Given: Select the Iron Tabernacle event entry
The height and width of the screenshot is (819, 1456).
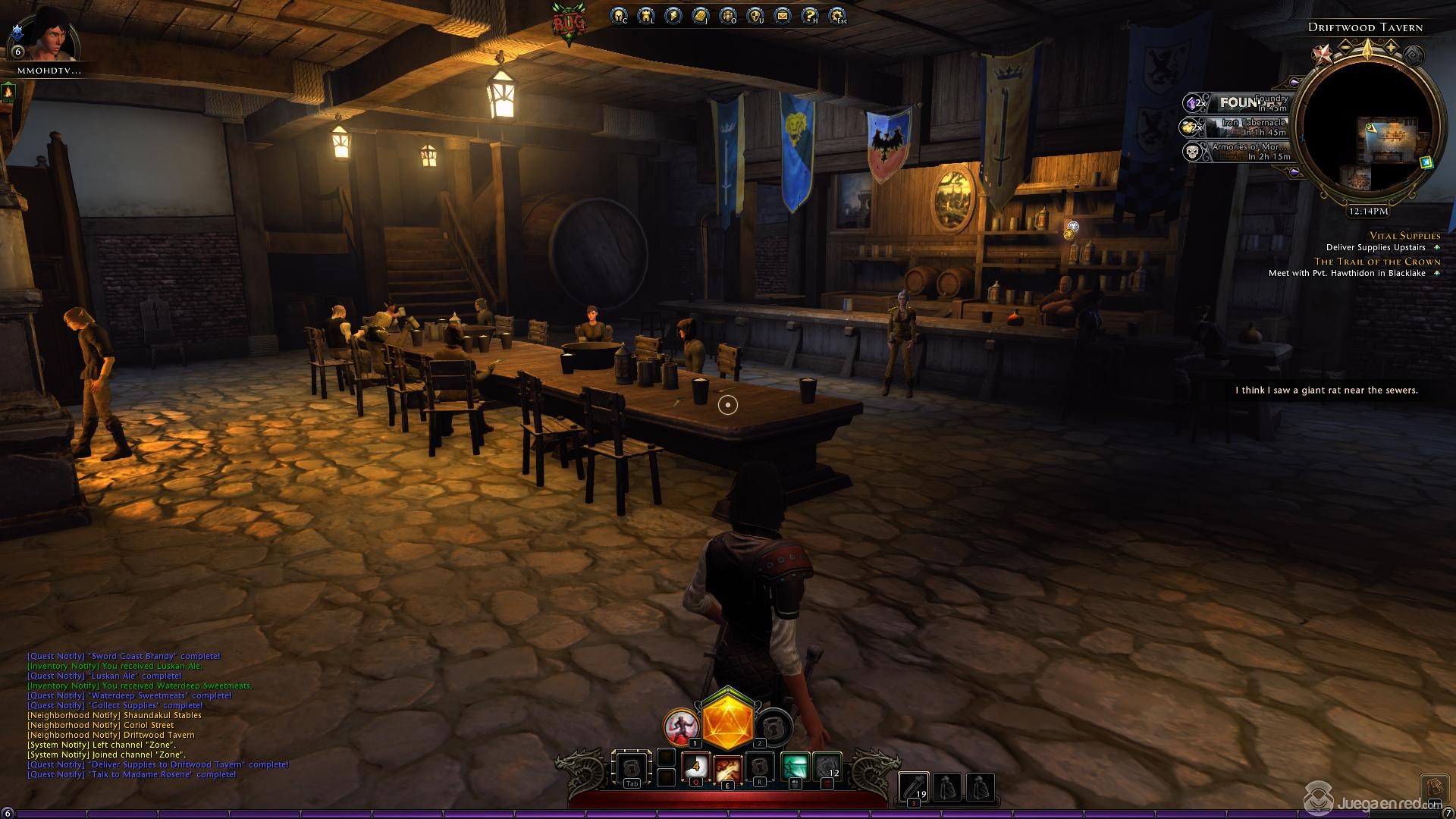Looking at the screenshot, I should click(1238, 127).
